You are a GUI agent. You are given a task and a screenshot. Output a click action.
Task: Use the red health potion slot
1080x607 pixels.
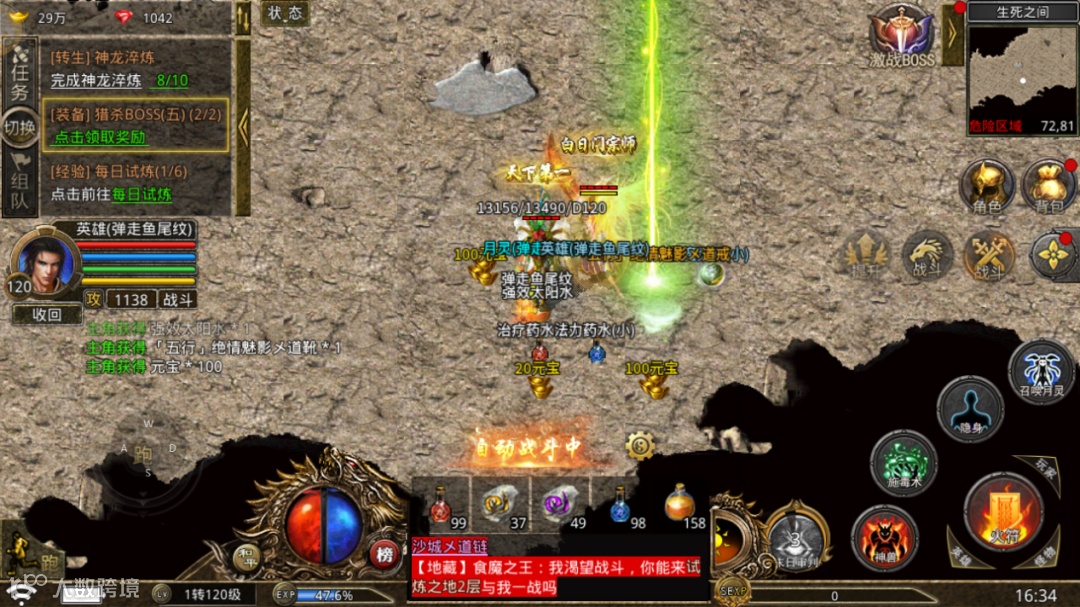click(441, 506)
